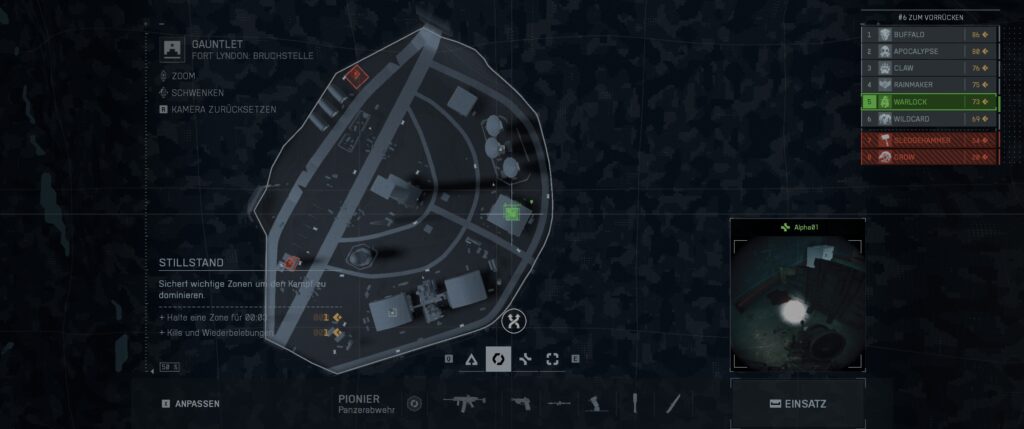Select the assault class icon

[470, 359]
